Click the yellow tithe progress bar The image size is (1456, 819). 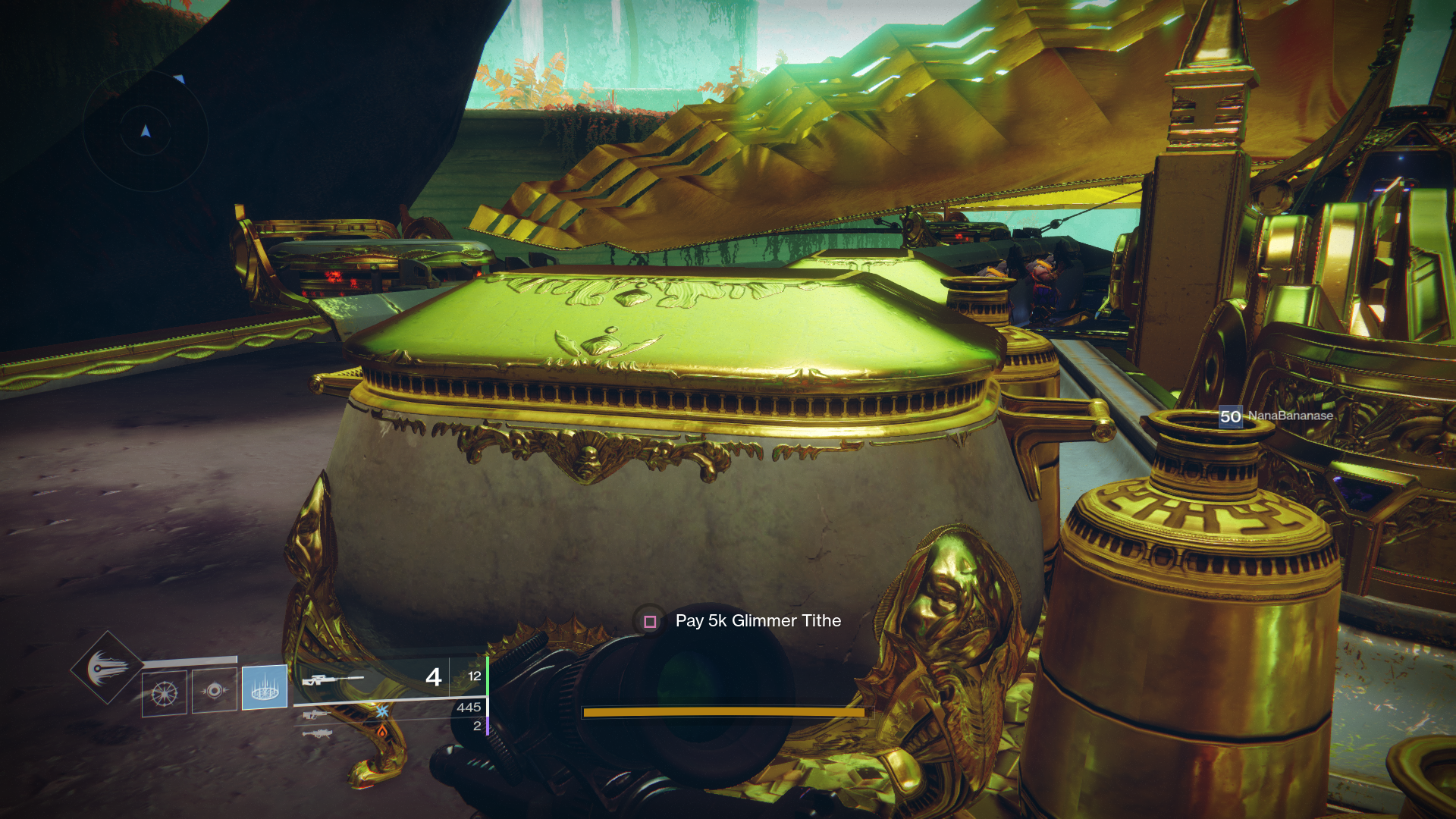724,713
